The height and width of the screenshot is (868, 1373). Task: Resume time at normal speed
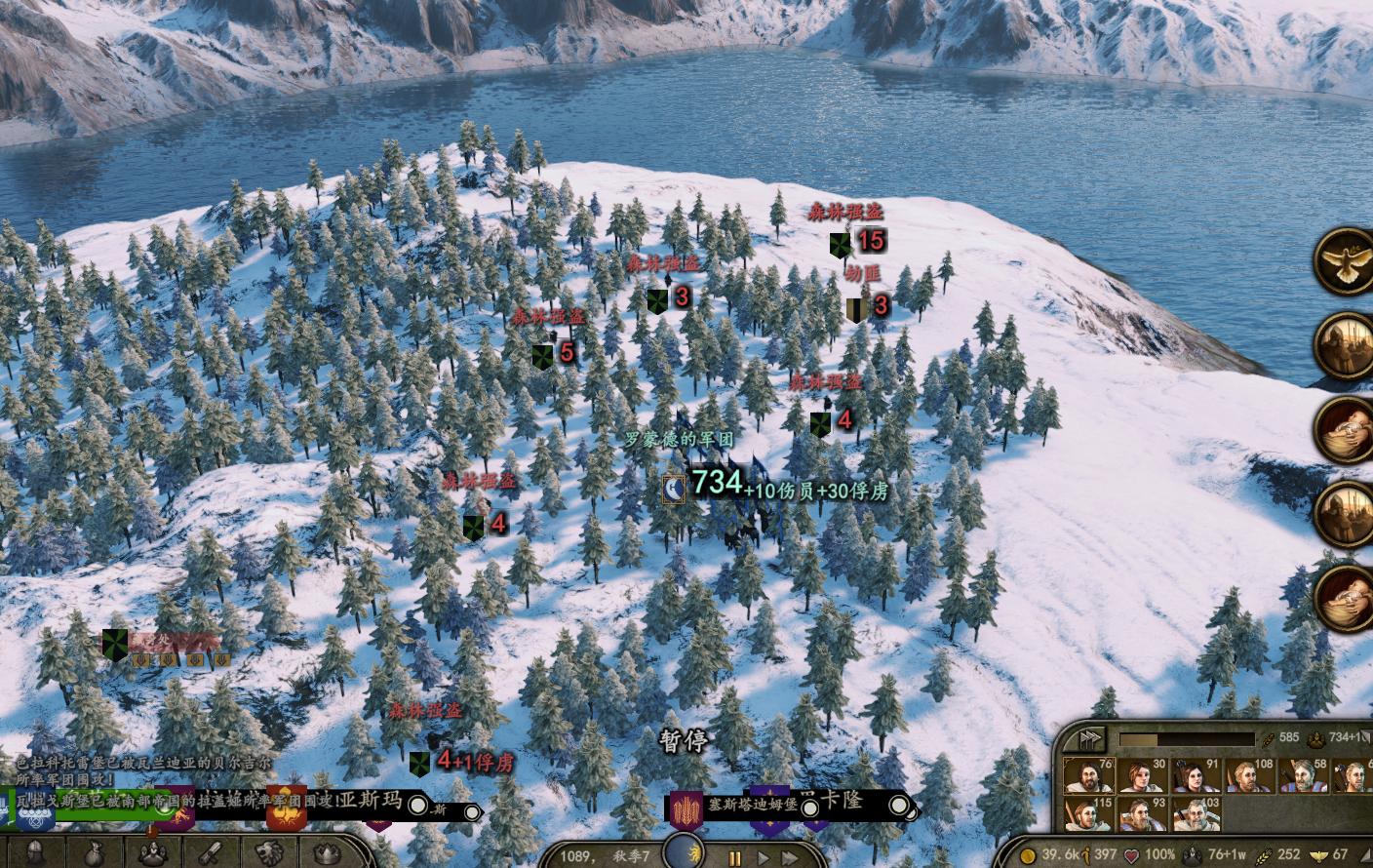coord(765,858)
